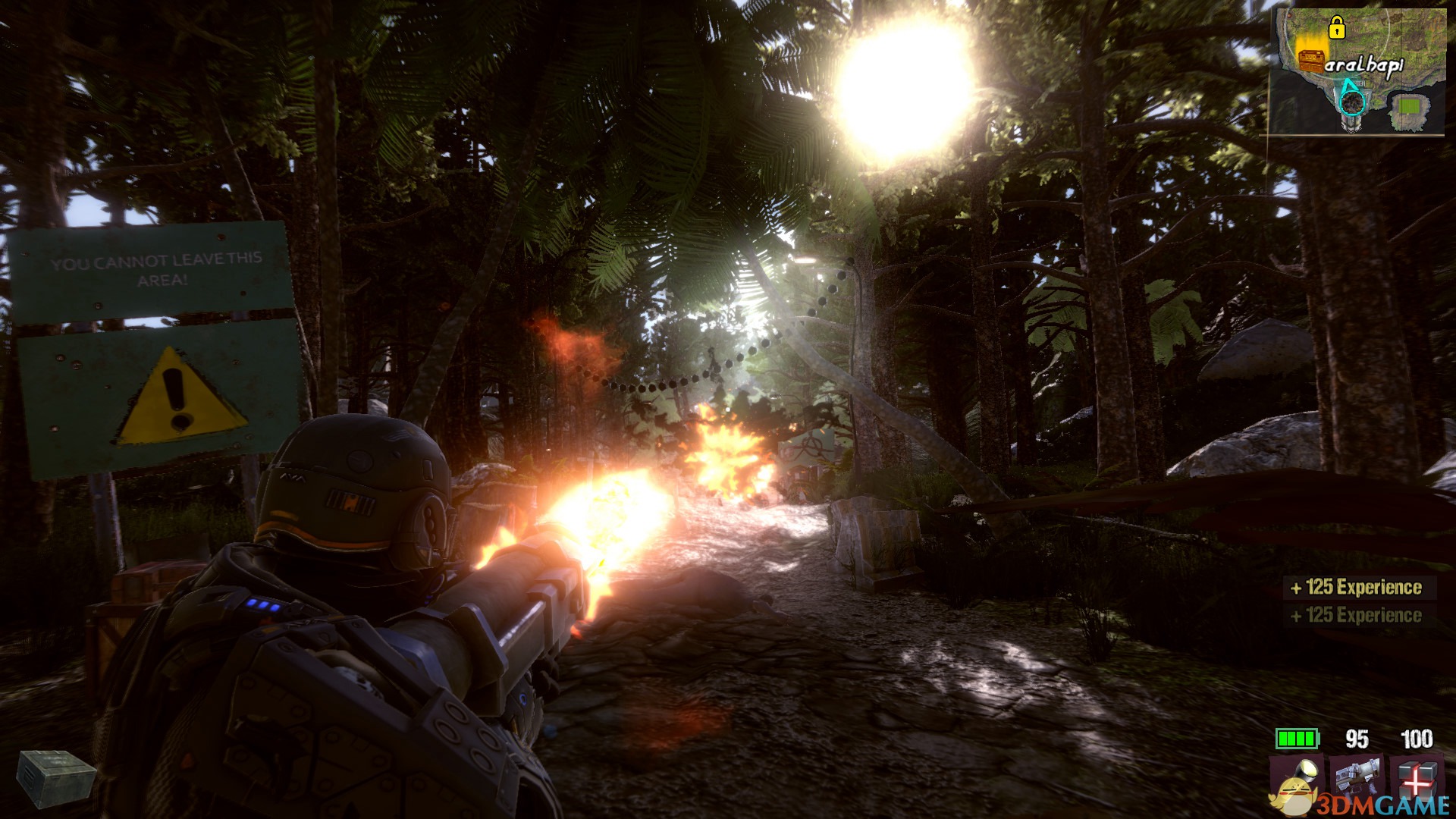This screenshot has width=1456, height=819.
Task: Select the treasure chest marker on minimap
Action: [x=1310, y=60]
